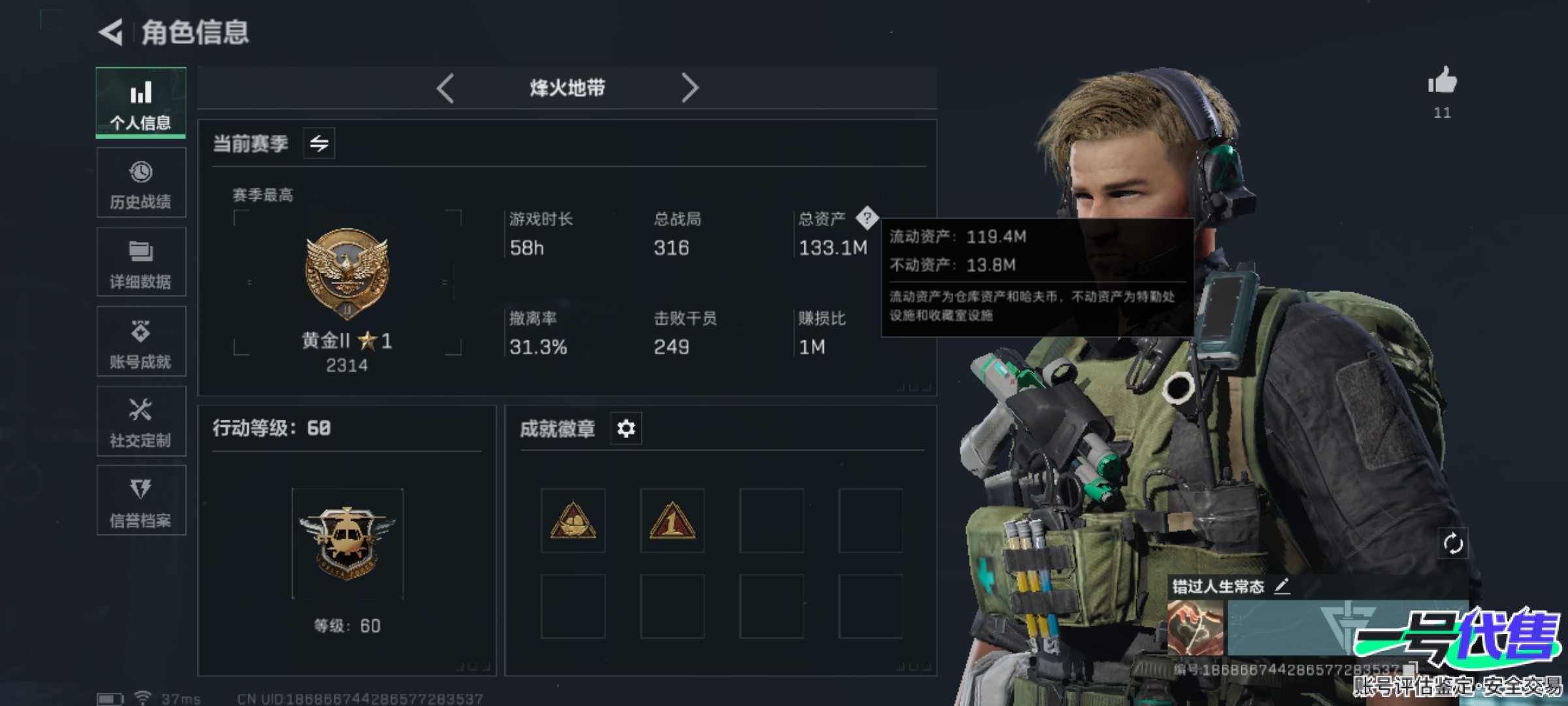Go to the 社交定制 tab
The image size is (1568, 706).
[x=140, y=422]
